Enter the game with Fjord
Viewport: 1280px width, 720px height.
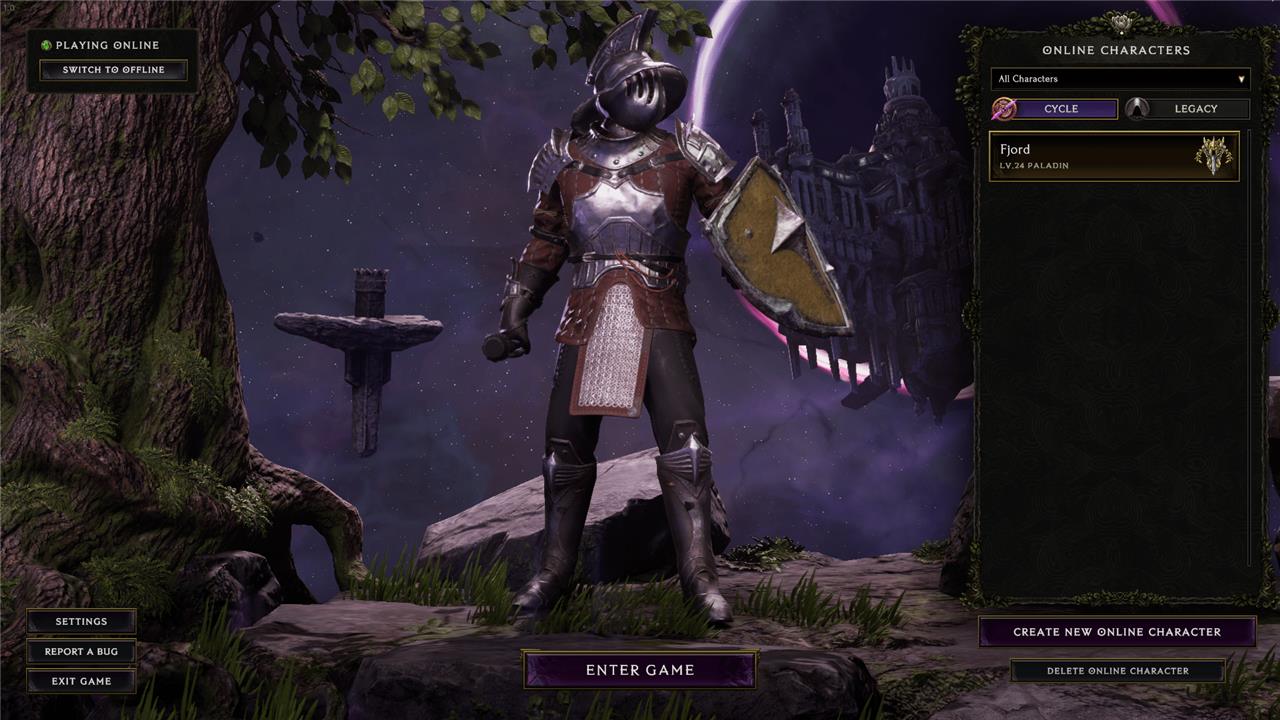click(x=640, y=670)
